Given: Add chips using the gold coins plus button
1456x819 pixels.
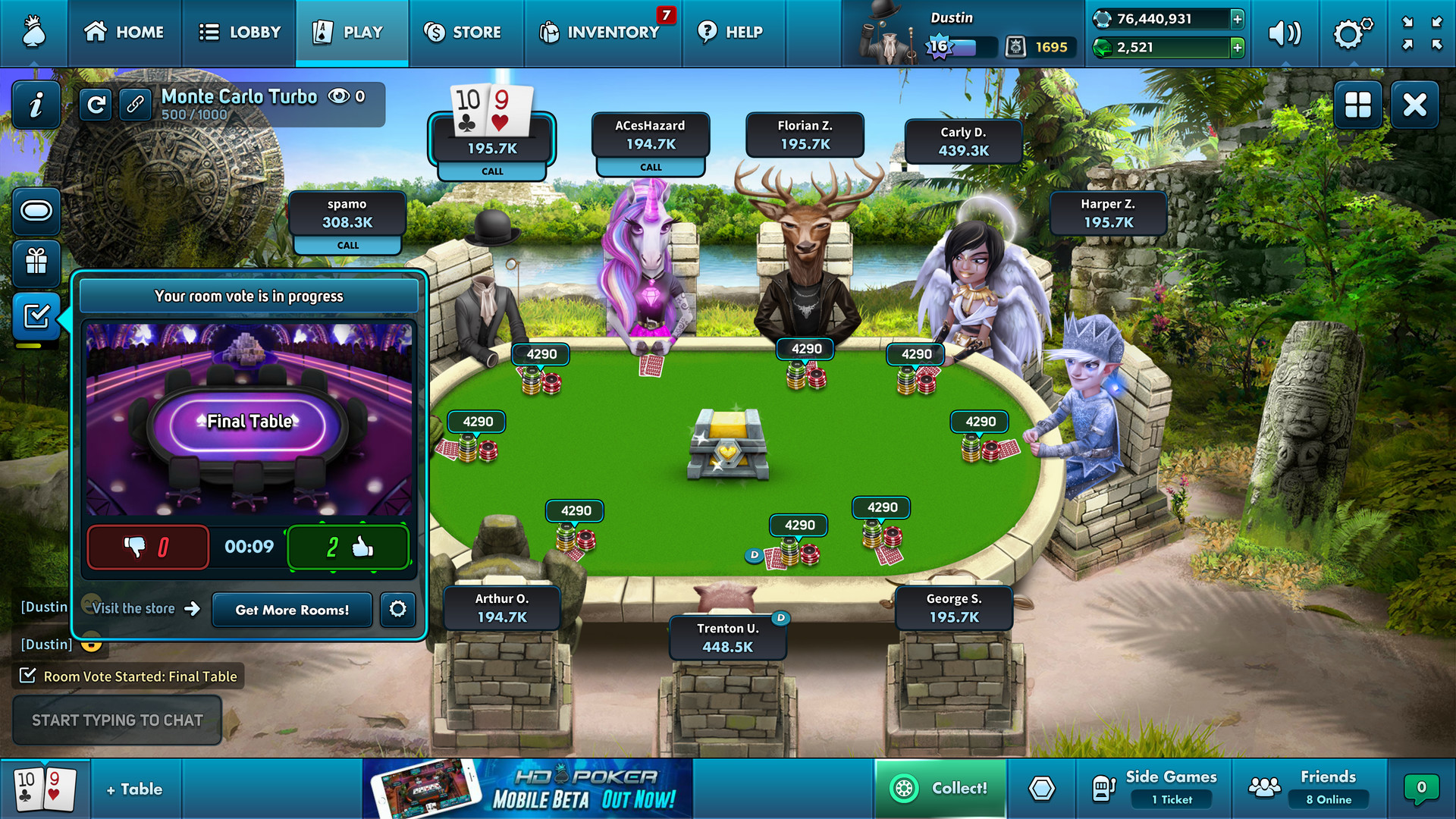Looking at the screenshot, I should [x=1240, y=19].
